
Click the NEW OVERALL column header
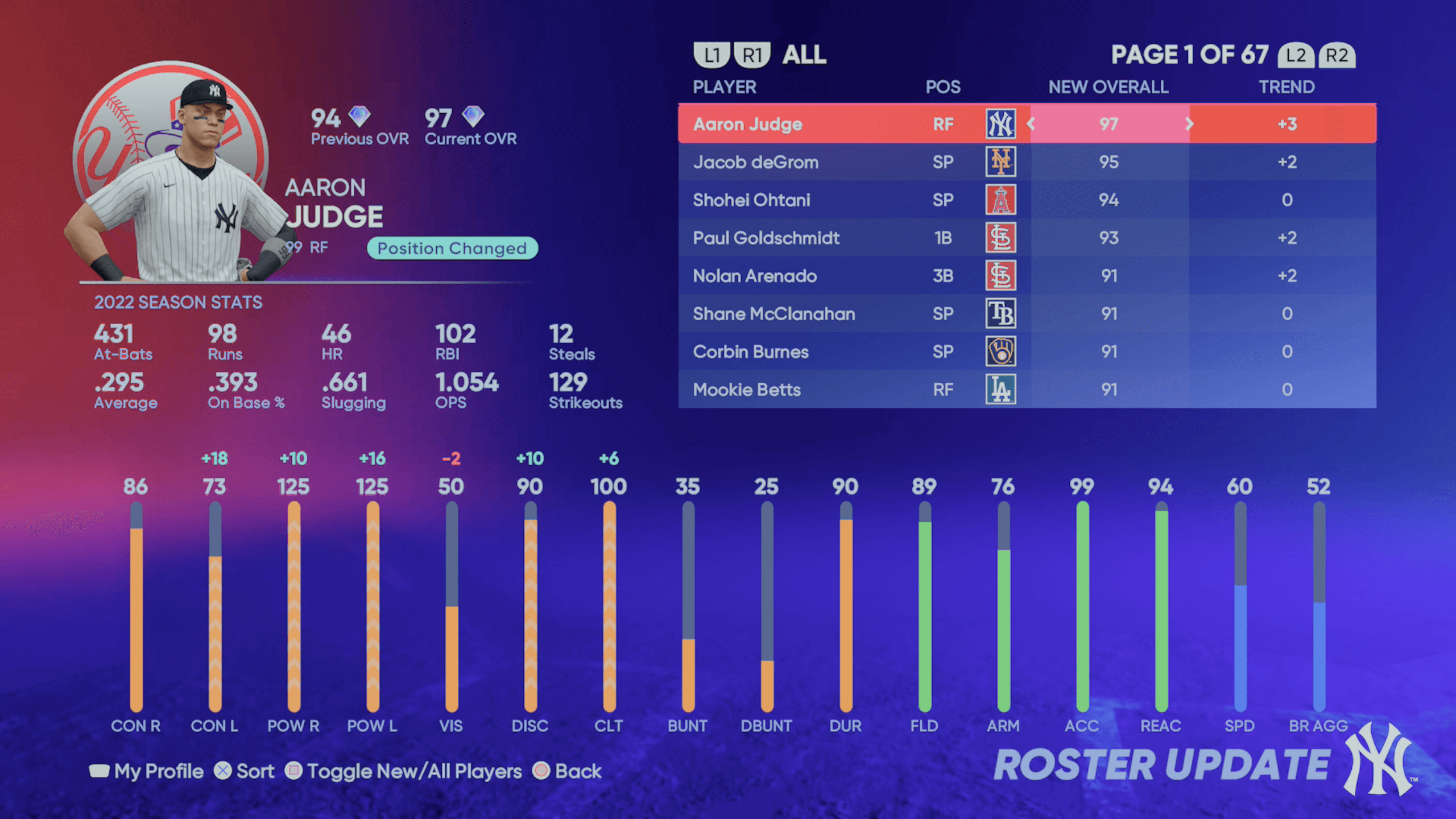point(1108,87)
